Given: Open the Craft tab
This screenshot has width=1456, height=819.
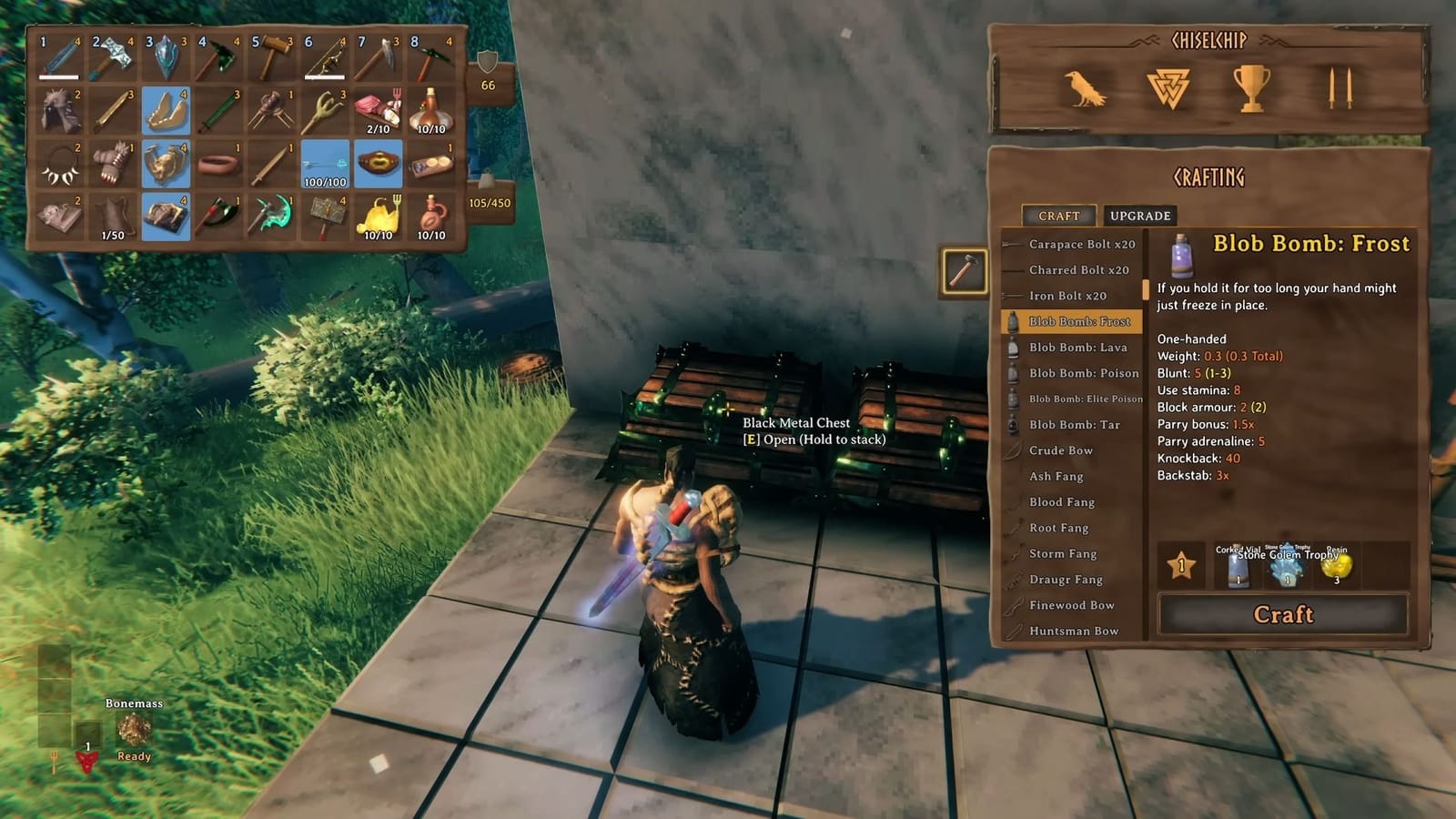Looking at the screenshot, I should pos(1058,217).
